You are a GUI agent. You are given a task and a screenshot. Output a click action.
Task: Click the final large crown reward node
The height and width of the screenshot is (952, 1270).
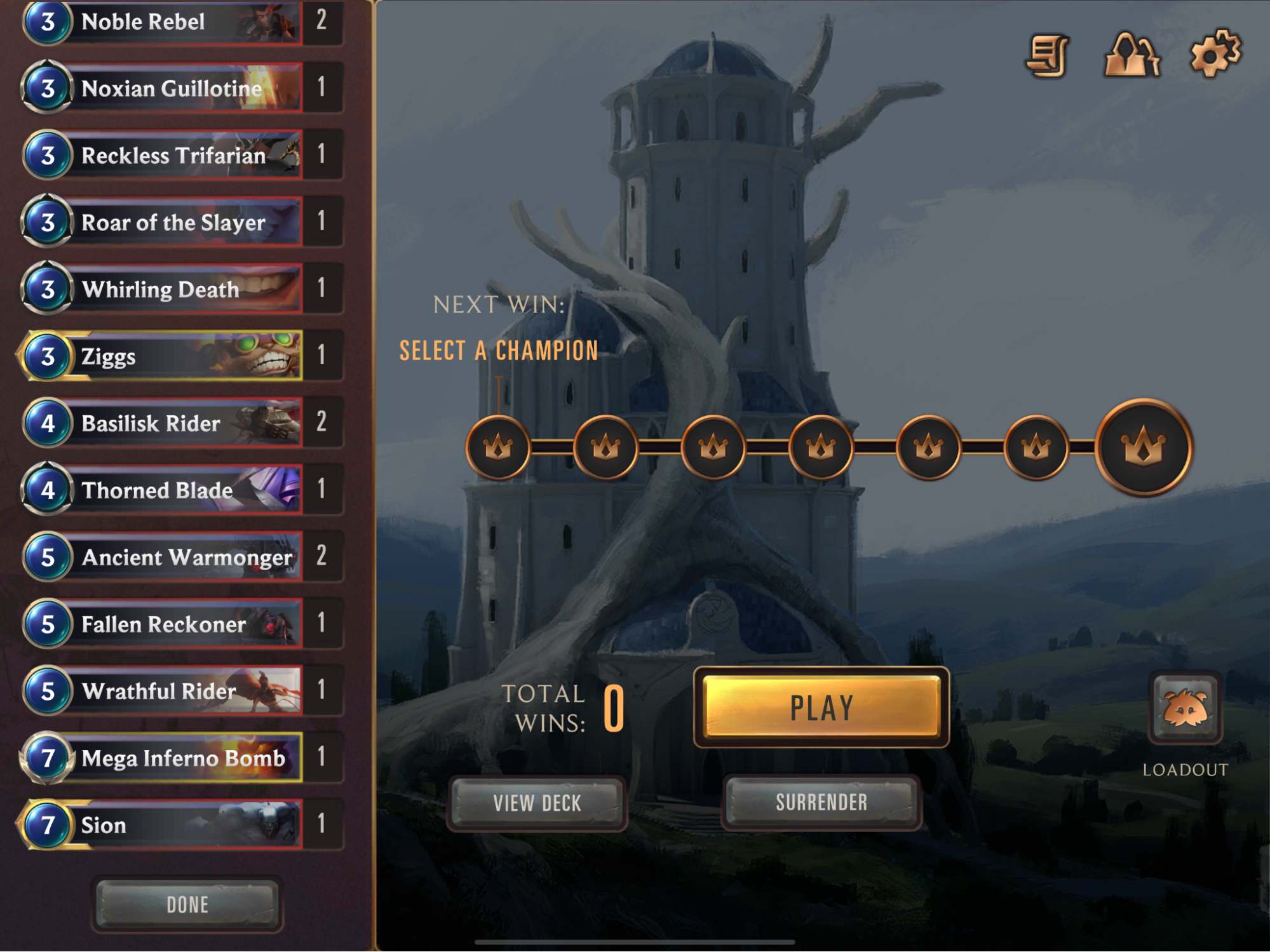1143,447
